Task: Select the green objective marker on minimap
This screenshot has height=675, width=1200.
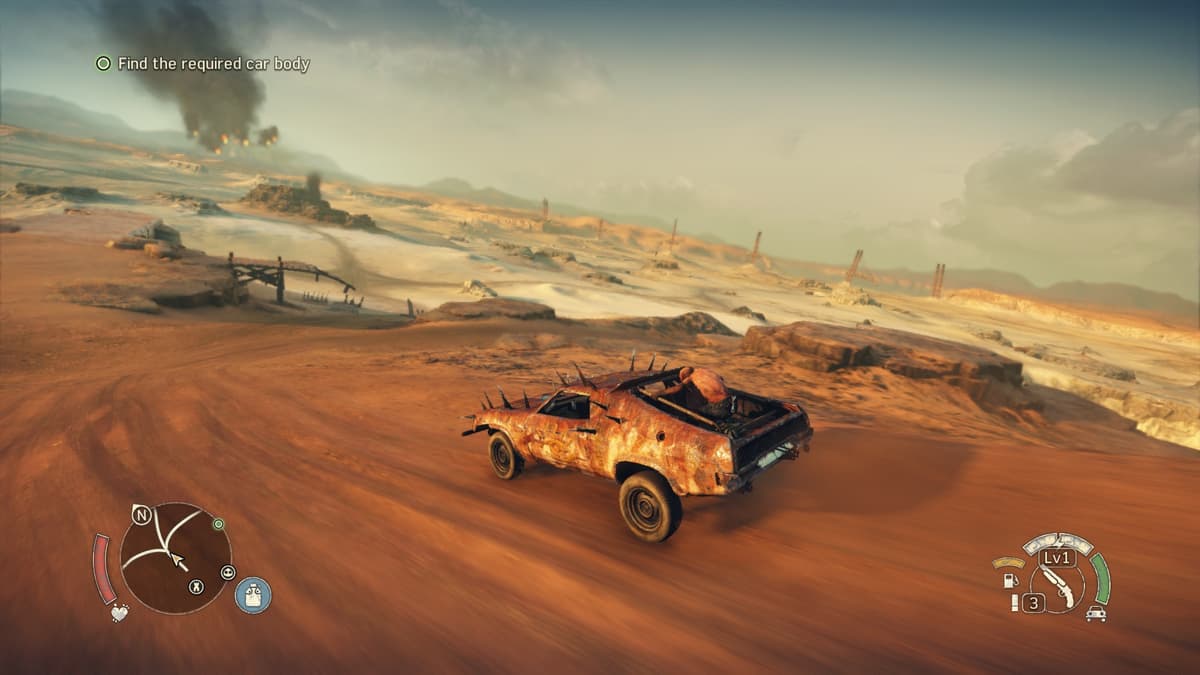Action: pyautogui.click(x=218, y=523)
